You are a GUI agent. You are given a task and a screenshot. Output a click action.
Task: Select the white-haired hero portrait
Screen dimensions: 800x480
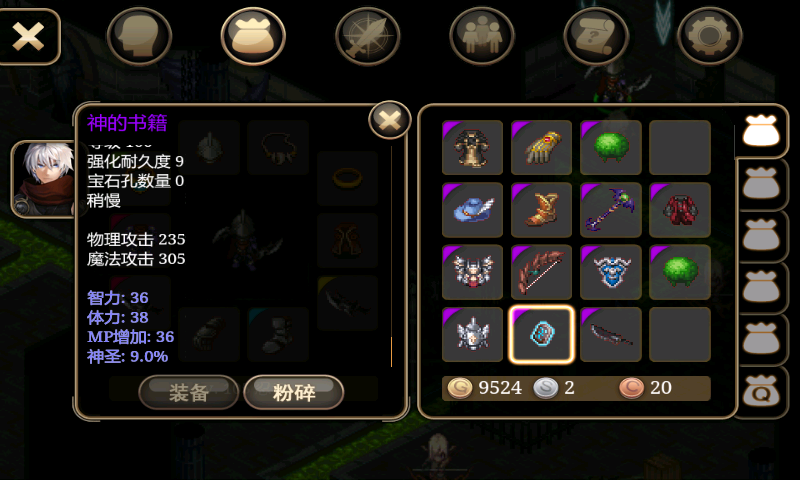pyautogui.click(x=42, y=179)
